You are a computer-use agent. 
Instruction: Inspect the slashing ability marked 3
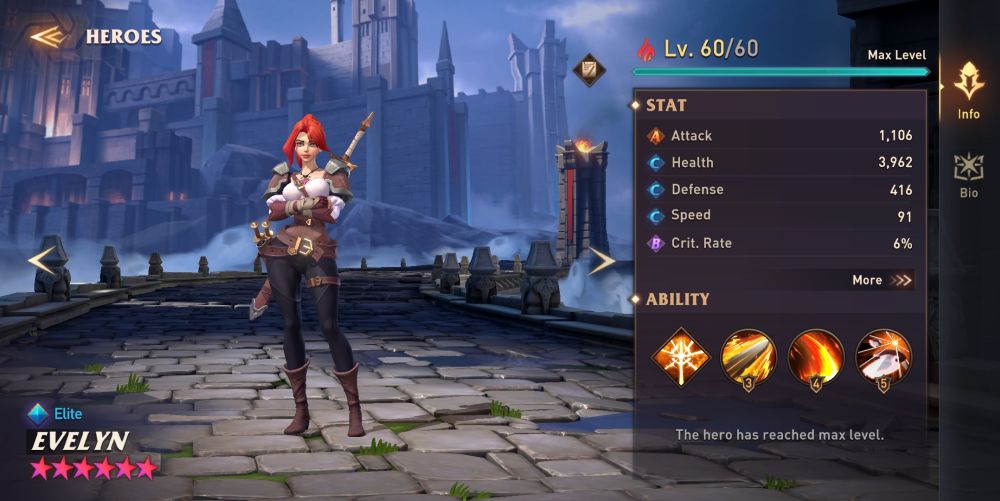[x=748, y=356]
